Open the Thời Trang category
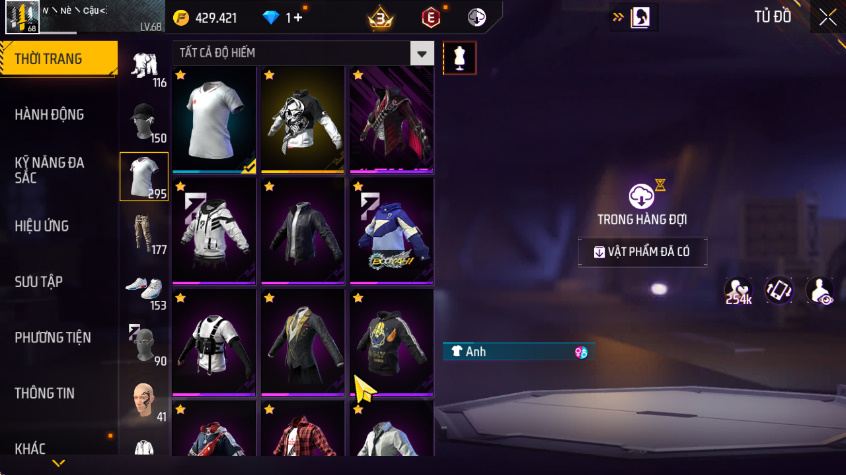Screen dimensions: 846x475 50,59
